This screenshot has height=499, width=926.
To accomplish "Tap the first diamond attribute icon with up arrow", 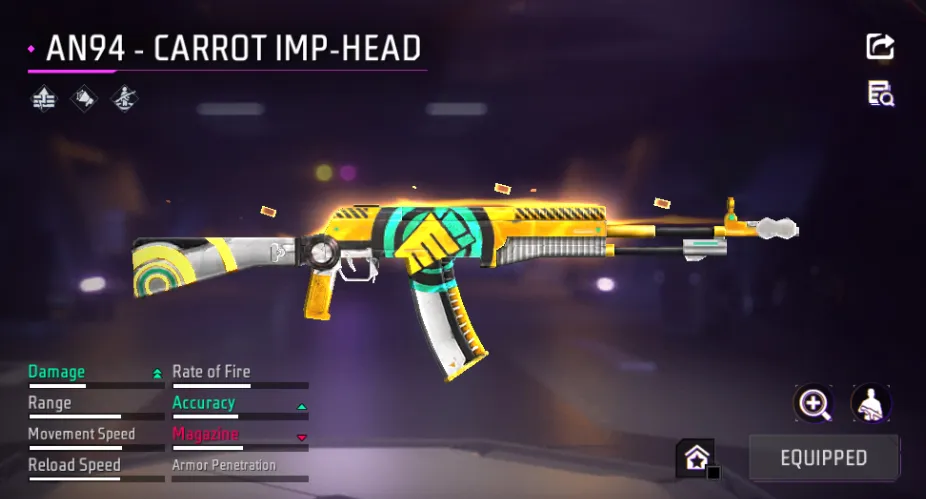I will tap(44, 98).
